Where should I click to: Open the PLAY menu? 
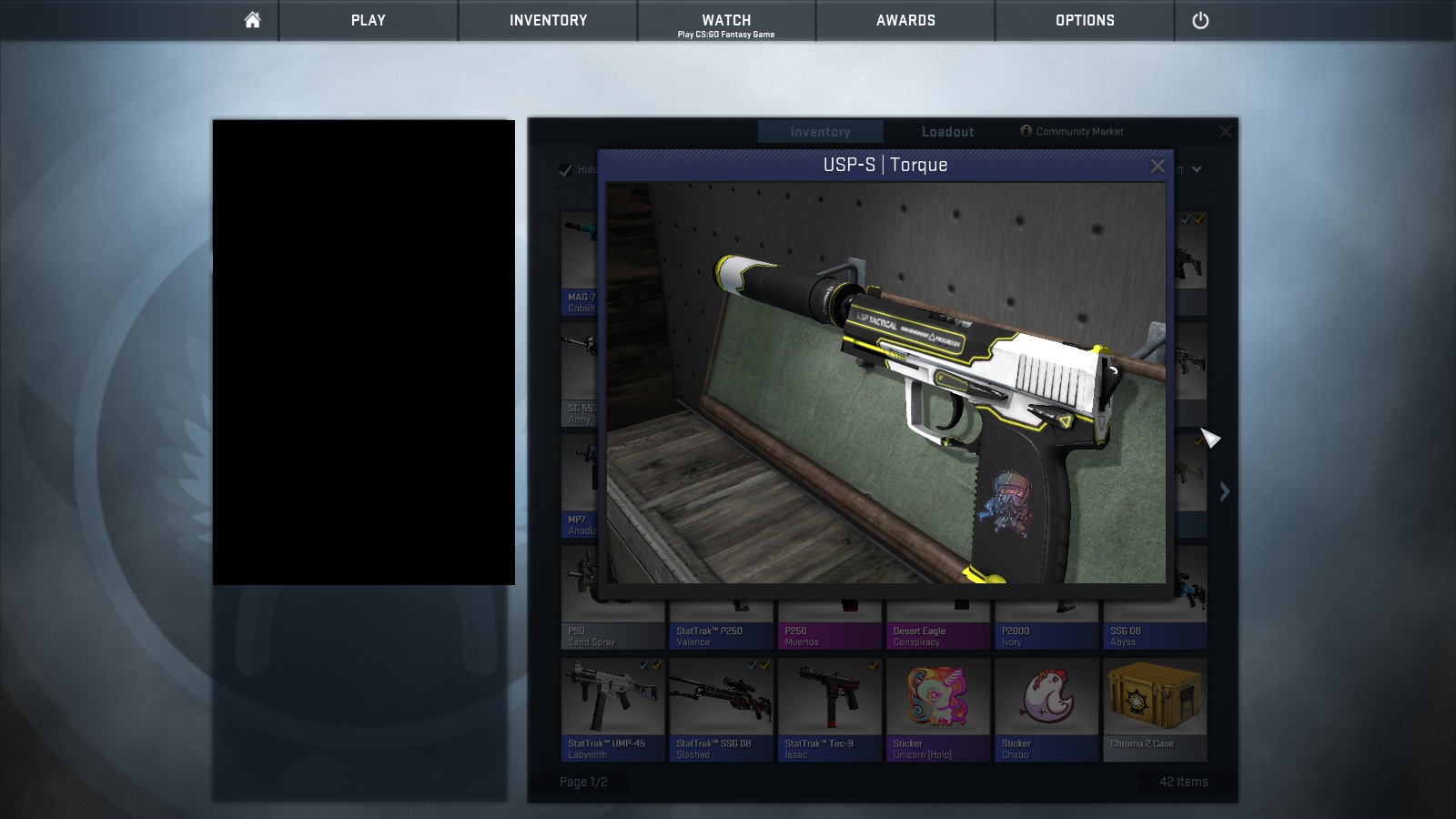[x=368, y=20]
